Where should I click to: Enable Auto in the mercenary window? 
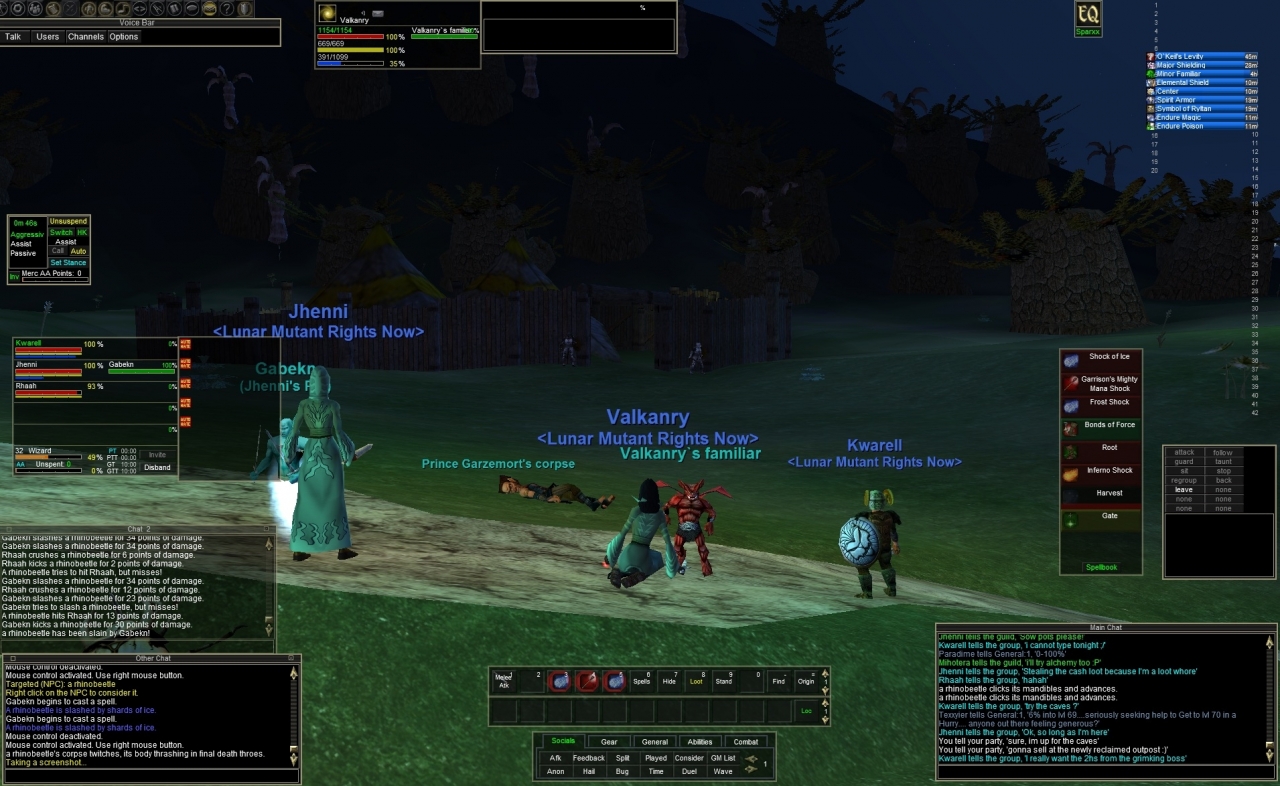79,251
